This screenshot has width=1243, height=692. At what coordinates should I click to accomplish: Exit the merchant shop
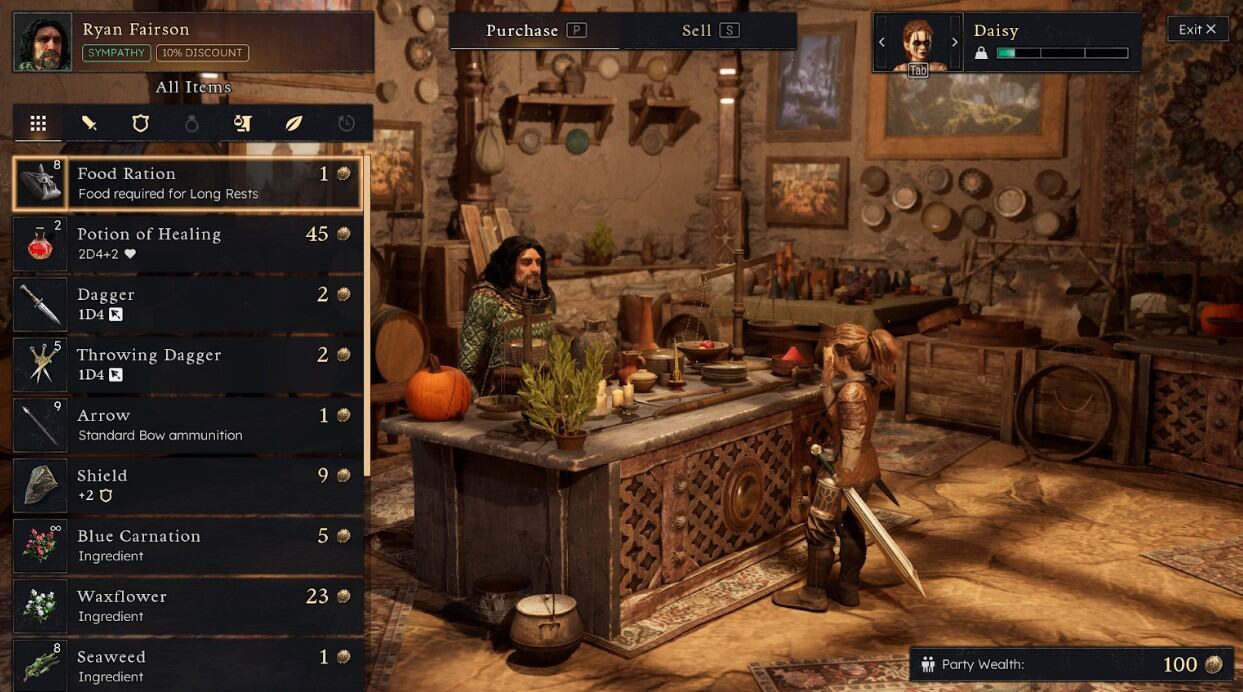[x=1197, y=29]
